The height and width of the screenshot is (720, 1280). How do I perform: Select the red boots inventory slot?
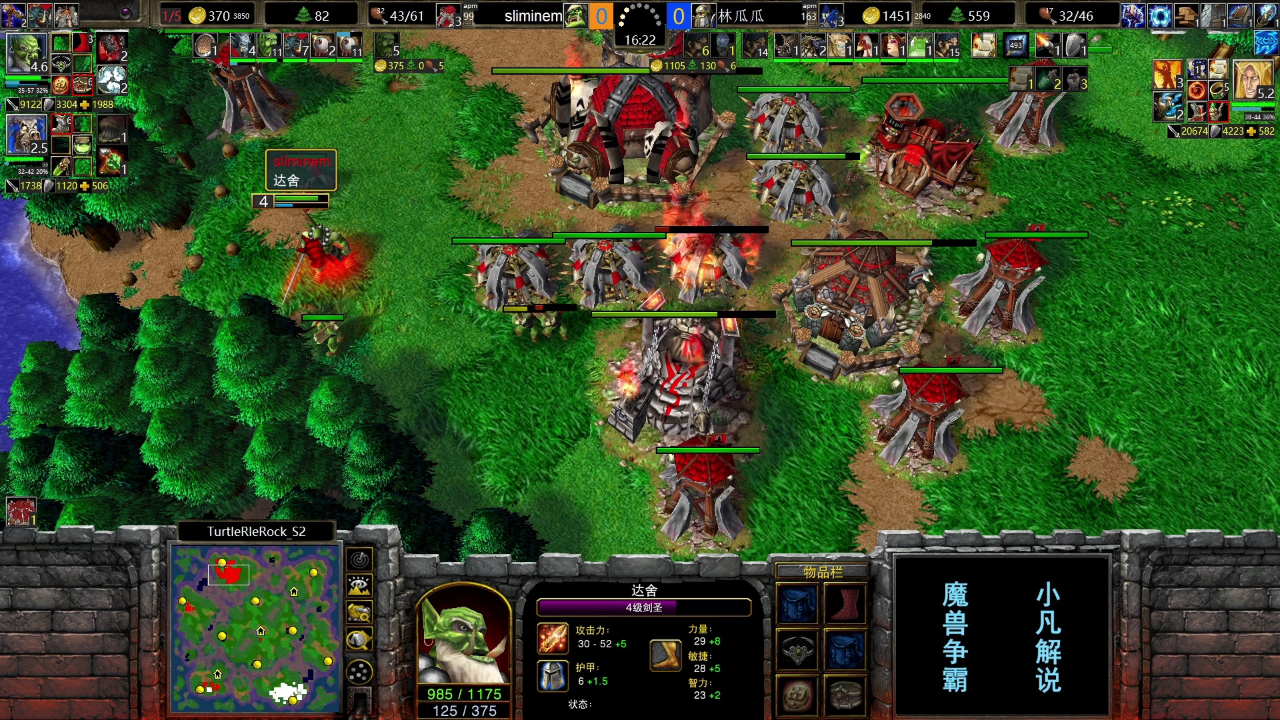point(845,604)
